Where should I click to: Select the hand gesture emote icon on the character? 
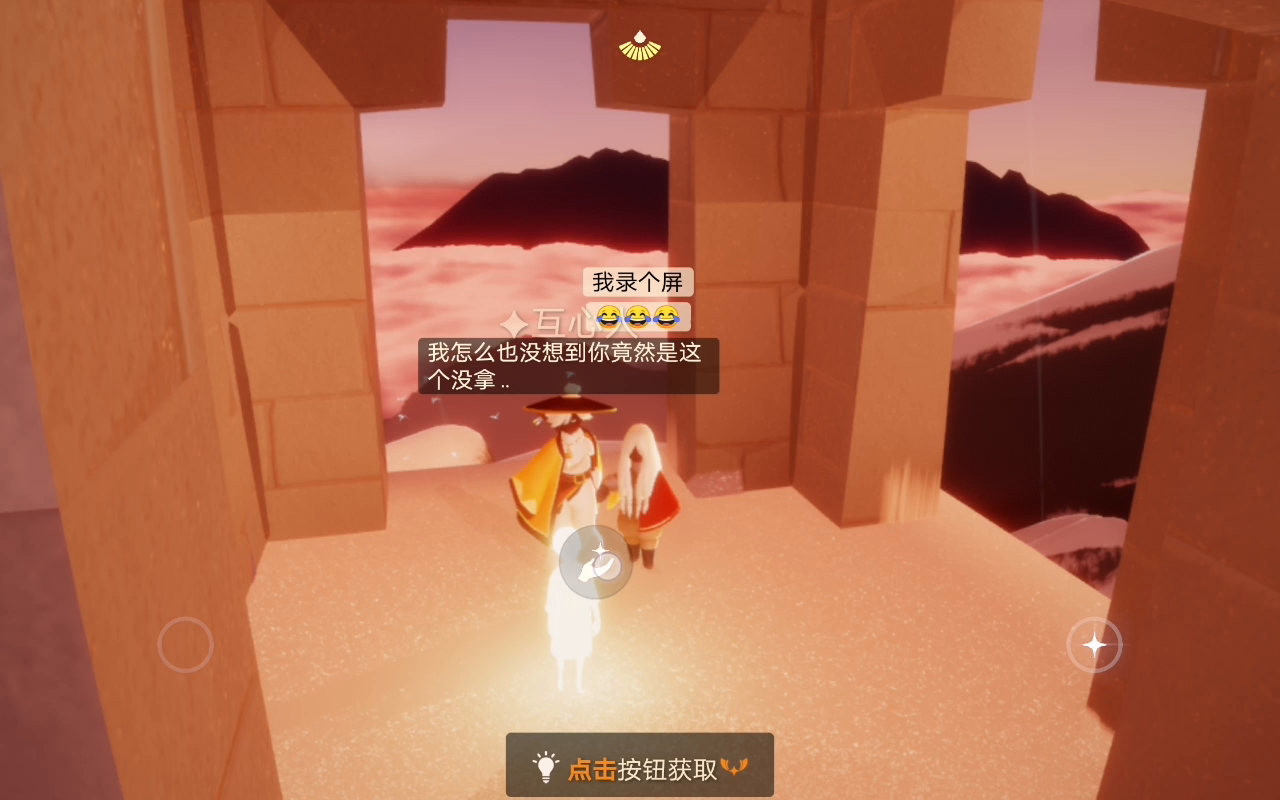pos(596,562)
